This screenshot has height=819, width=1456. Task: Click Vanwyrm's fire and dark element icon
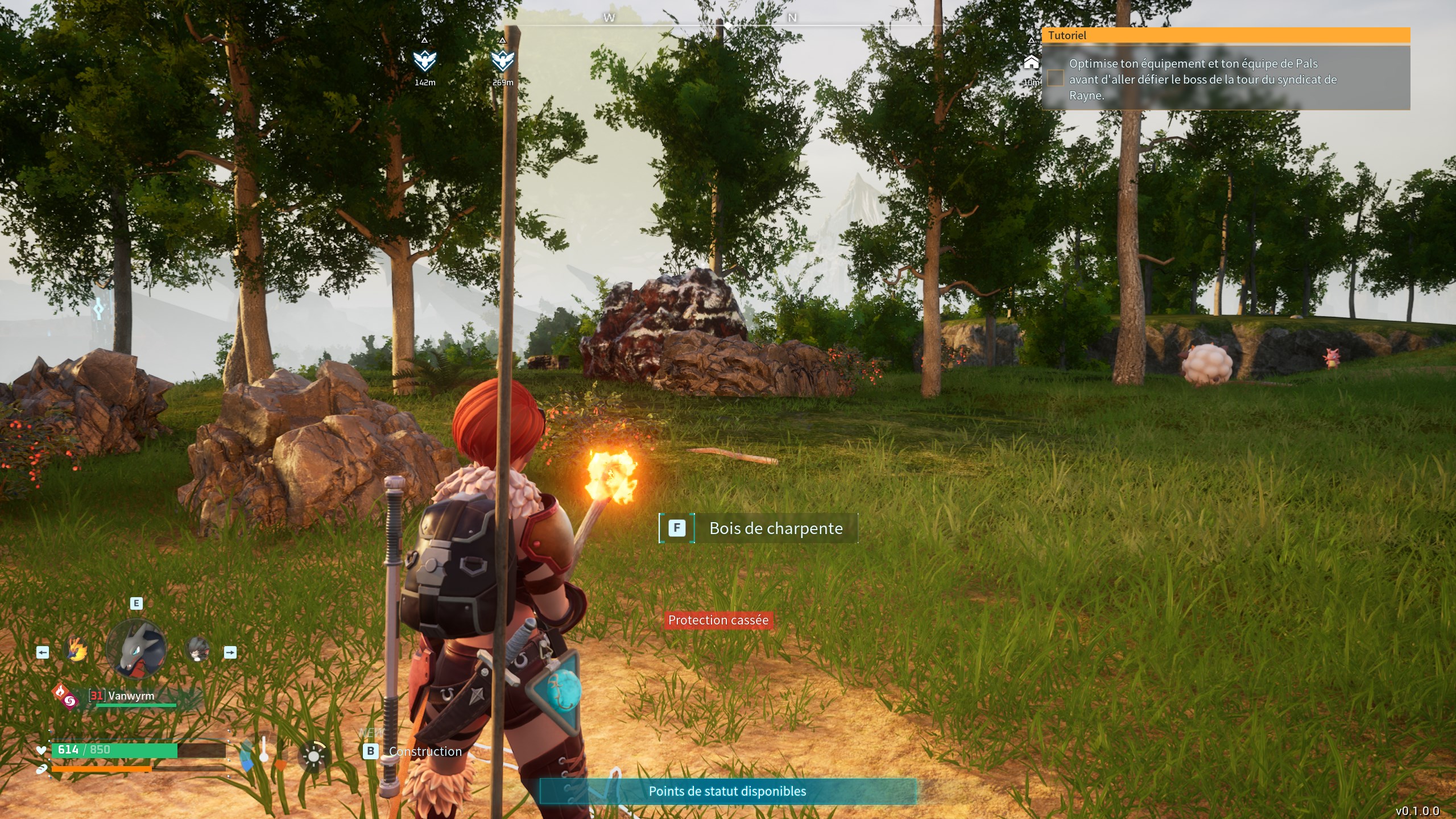[65, 696]
